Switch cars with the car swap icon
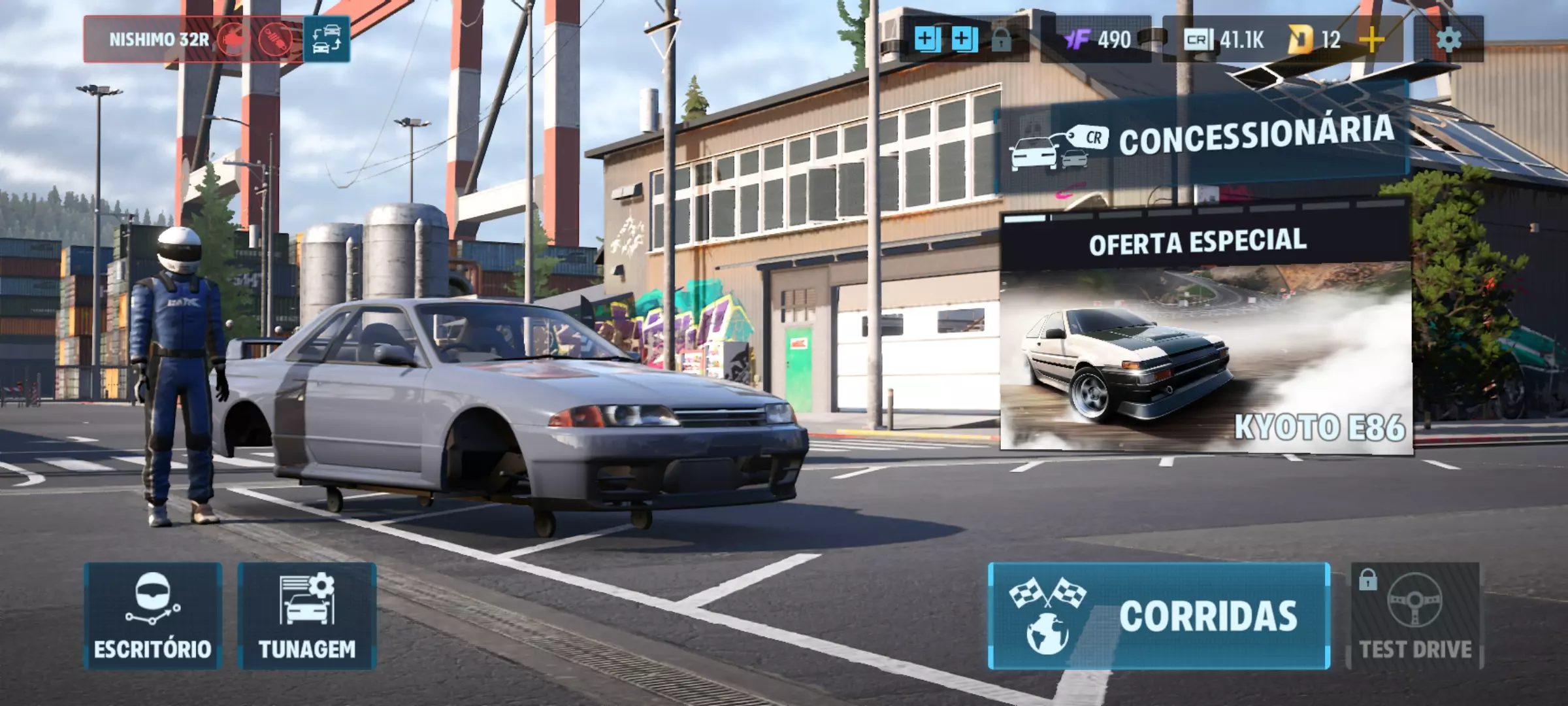Viewport: 1568px width, 706px height. click(x=327, y=40)
